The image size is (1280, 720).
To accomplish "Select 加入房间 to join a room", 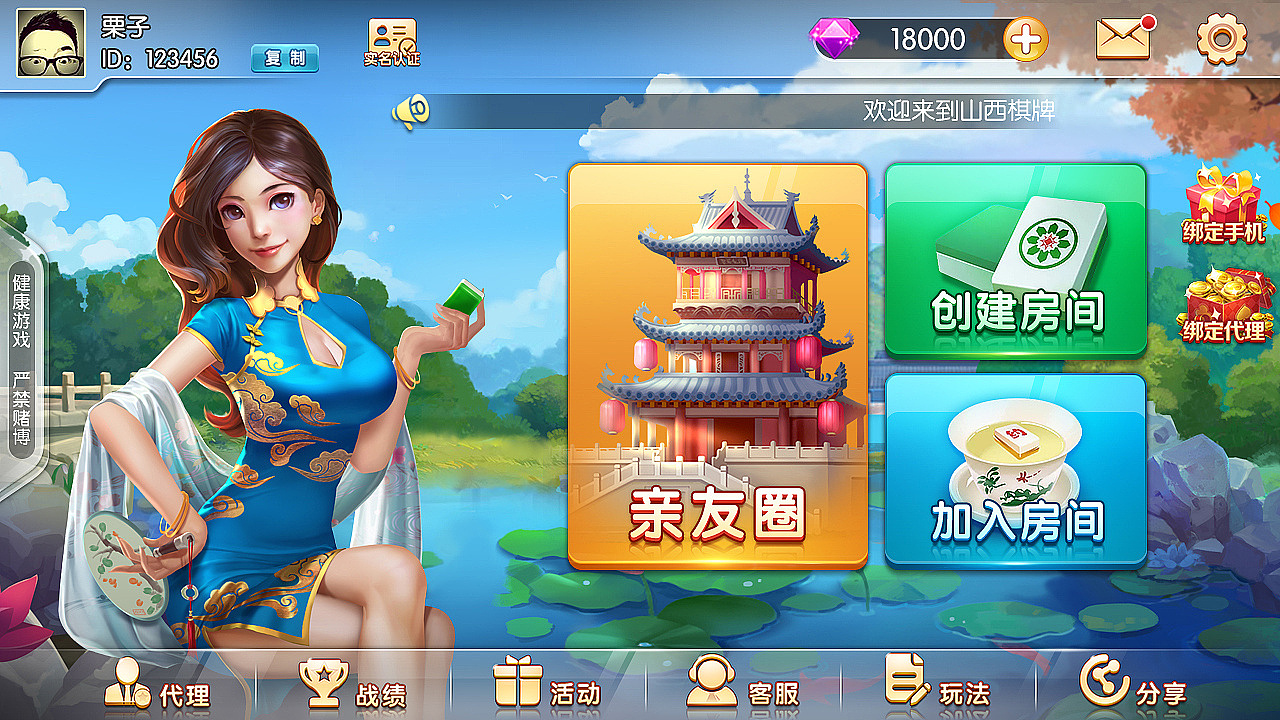I will coord(1015,470).
